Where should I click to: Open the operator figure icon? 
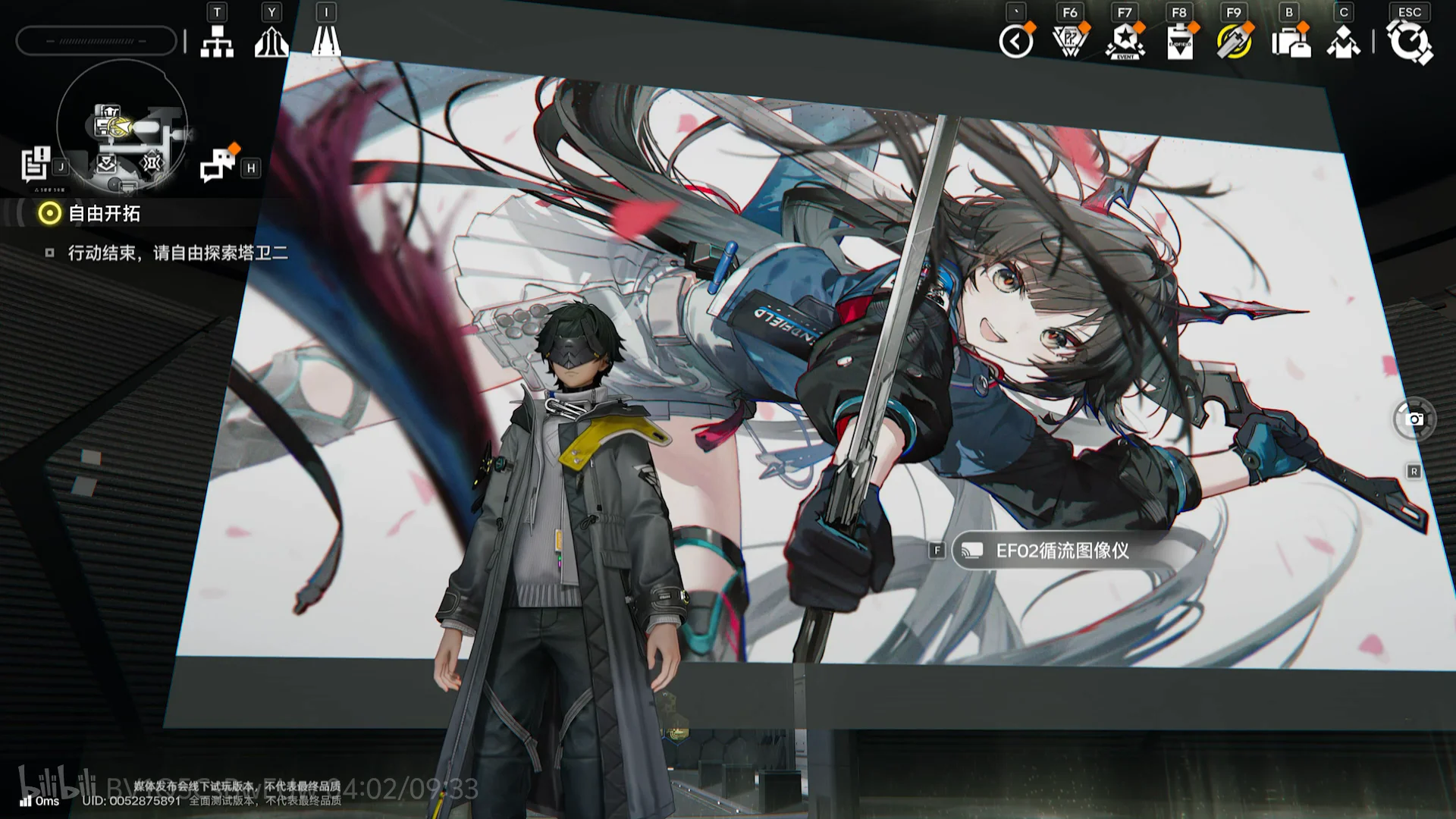click(1343, 41)
